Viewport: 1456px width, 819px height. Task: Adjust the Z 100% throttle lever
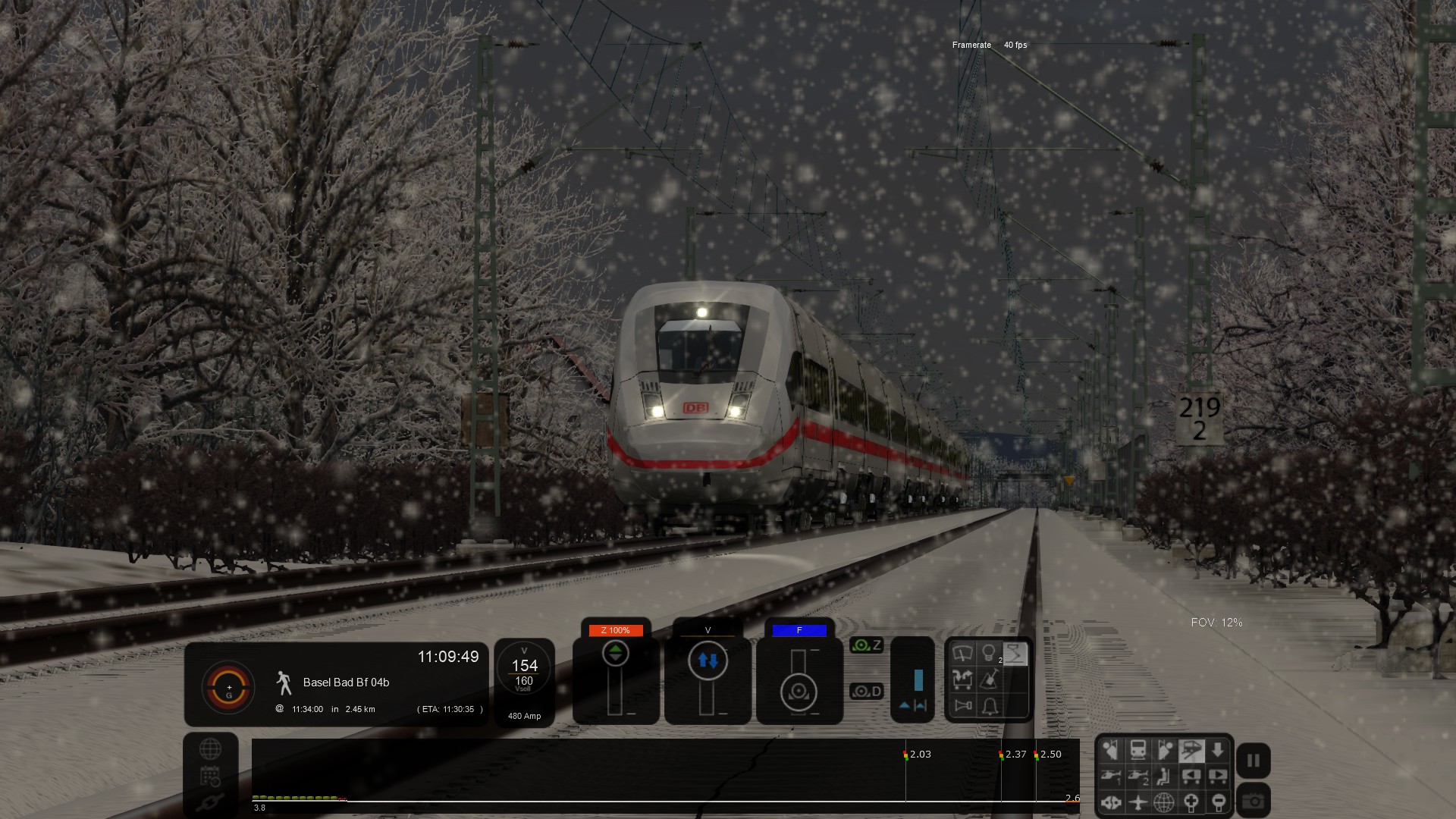point(615,654)
